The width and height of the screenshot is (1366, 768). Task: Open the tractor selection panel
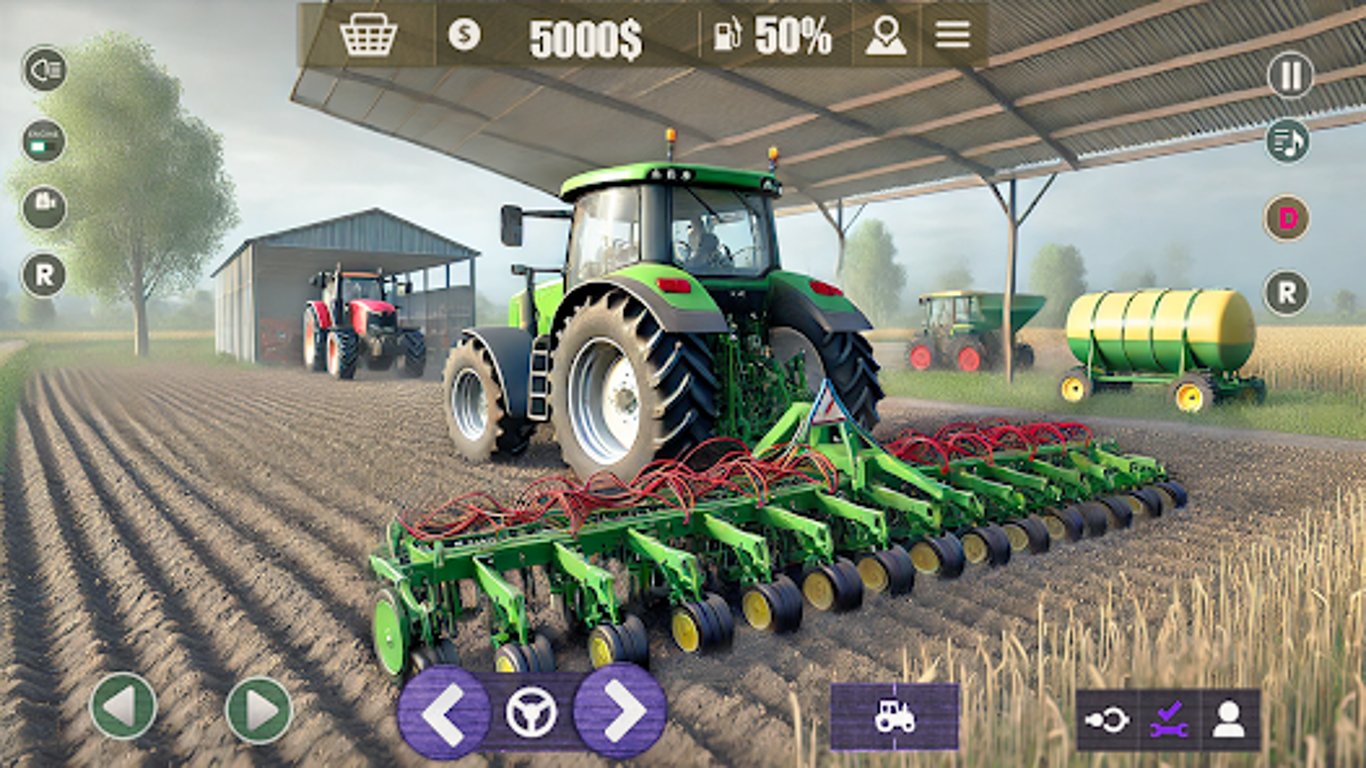896,716
